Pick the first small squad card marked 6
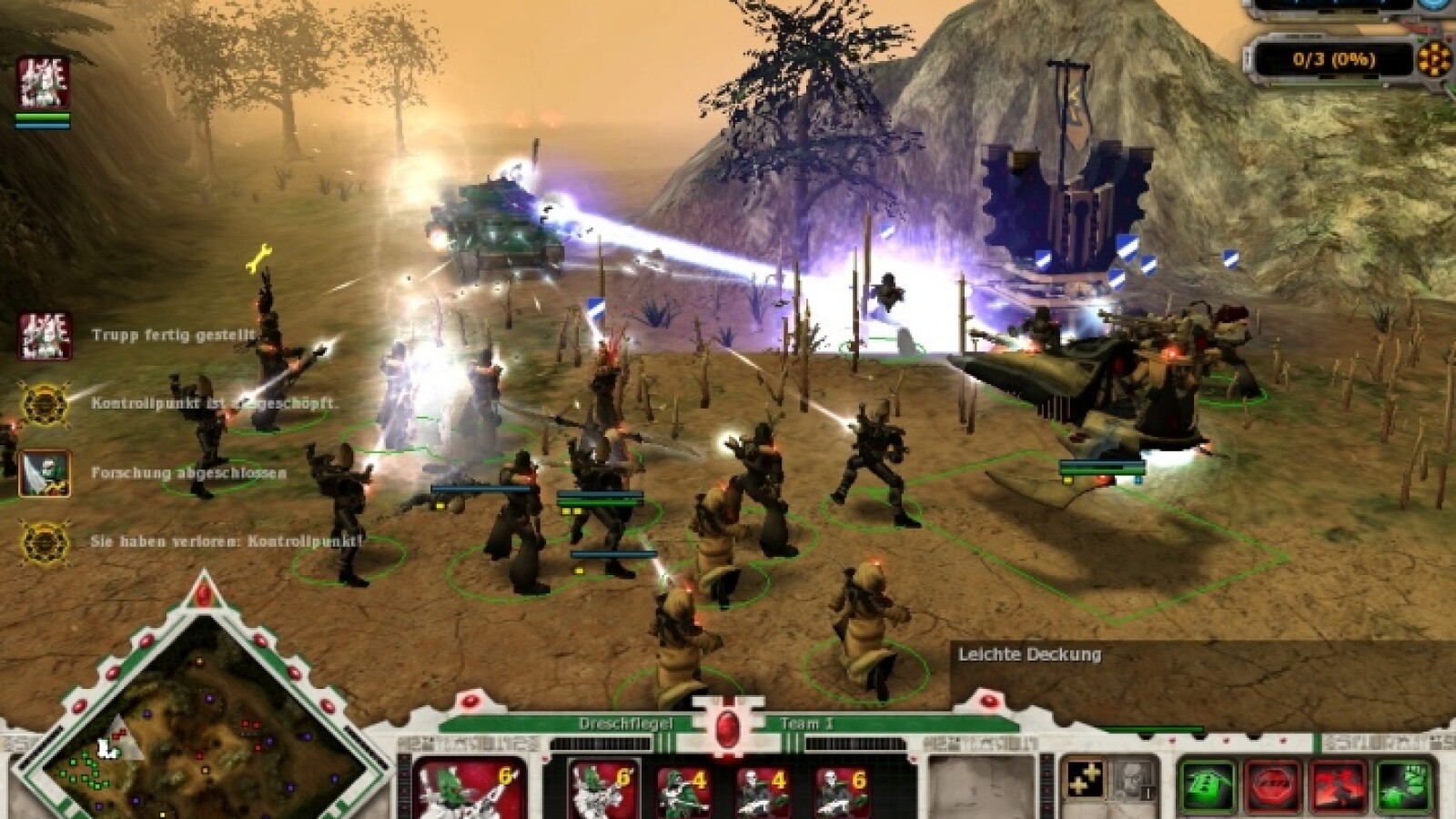 [x=601, y=789]
